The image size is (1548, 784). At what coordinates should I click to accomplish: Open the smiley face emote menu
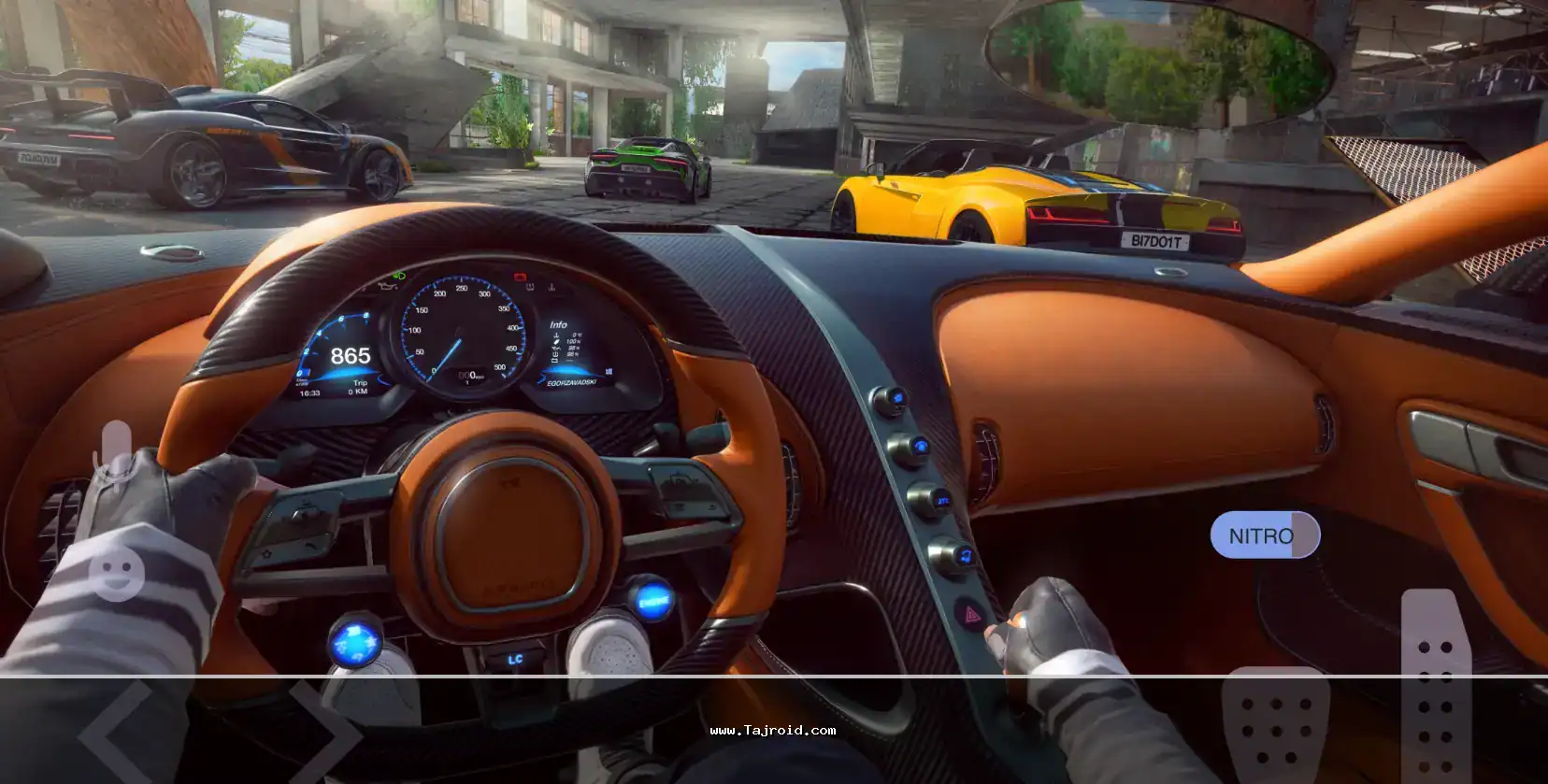tap(117, 570)
